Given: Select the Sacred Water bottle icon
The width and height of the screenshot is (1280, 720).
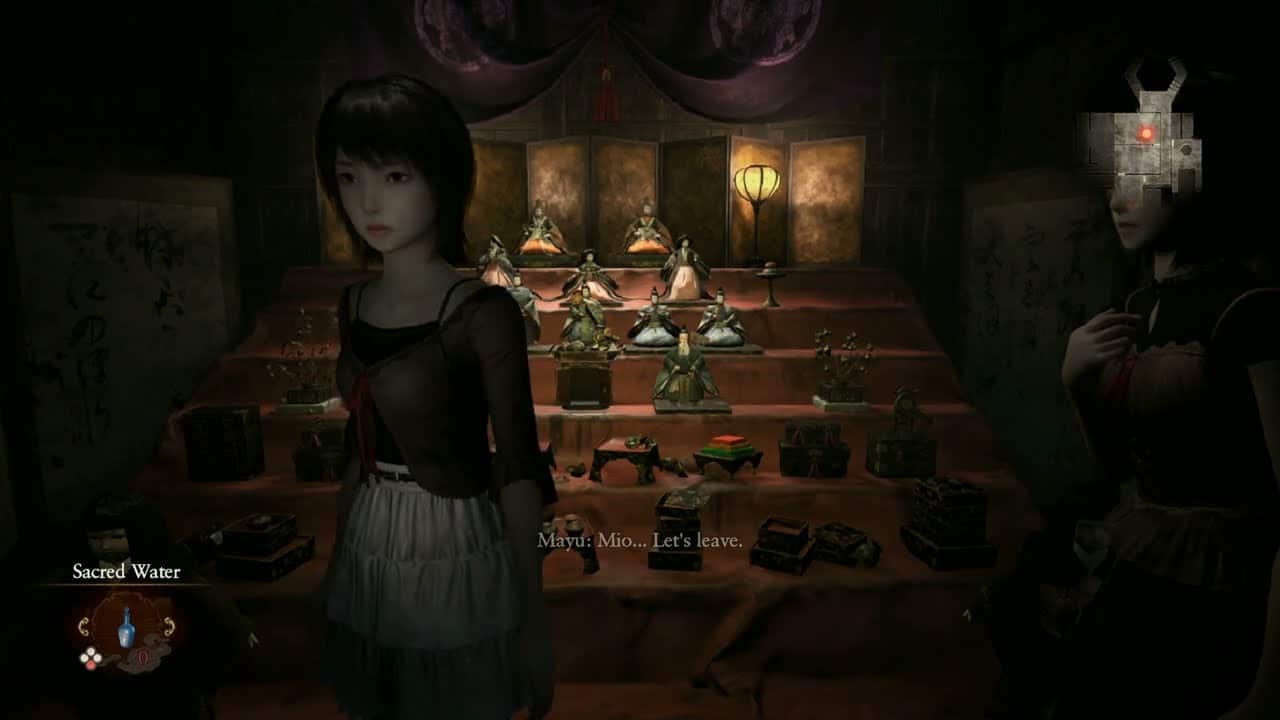Looking at the screenshot, I should (127, 627).
